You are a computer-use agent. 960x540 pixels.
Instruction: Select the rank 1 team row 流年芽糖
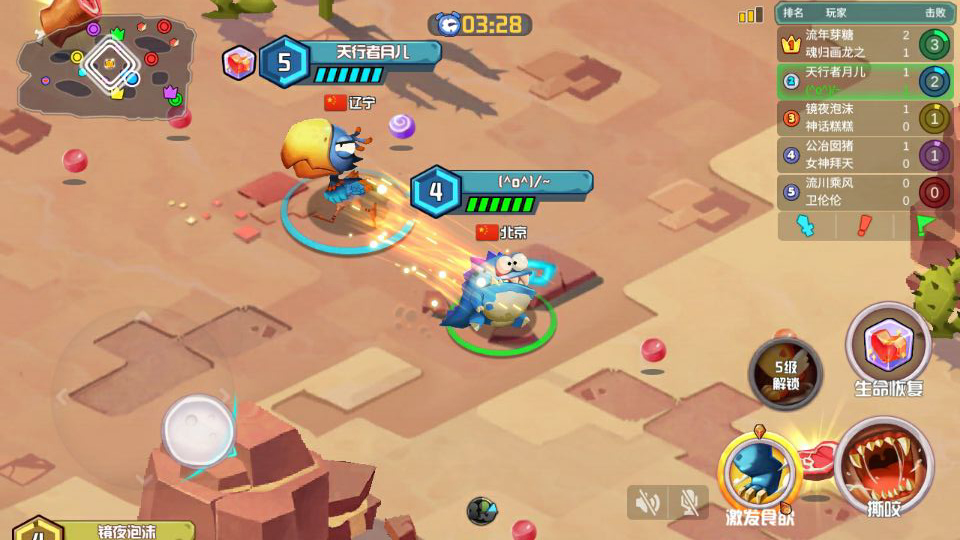[864, 44]
